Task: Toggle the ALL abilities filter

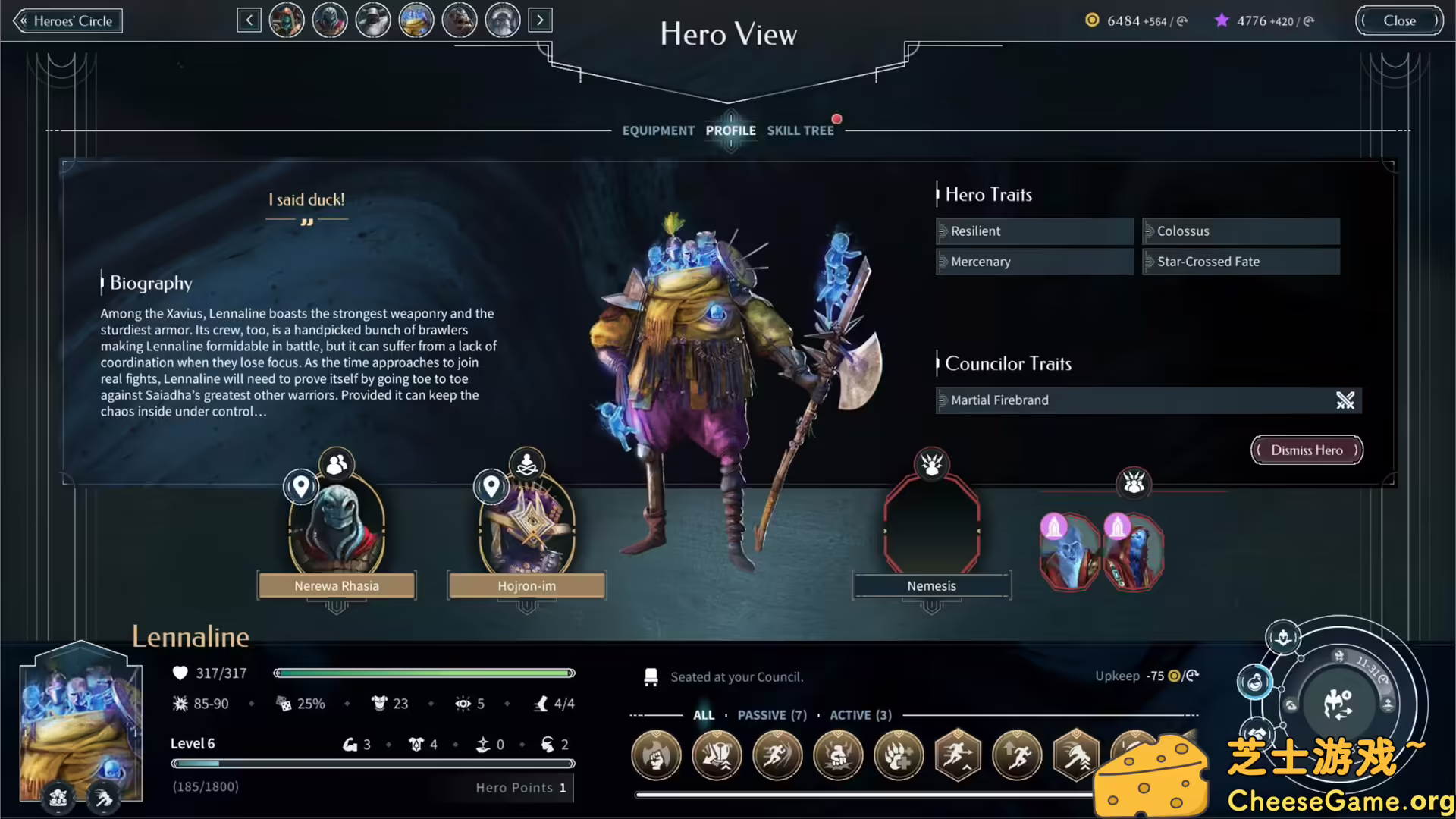Action: tap(704, 714)
